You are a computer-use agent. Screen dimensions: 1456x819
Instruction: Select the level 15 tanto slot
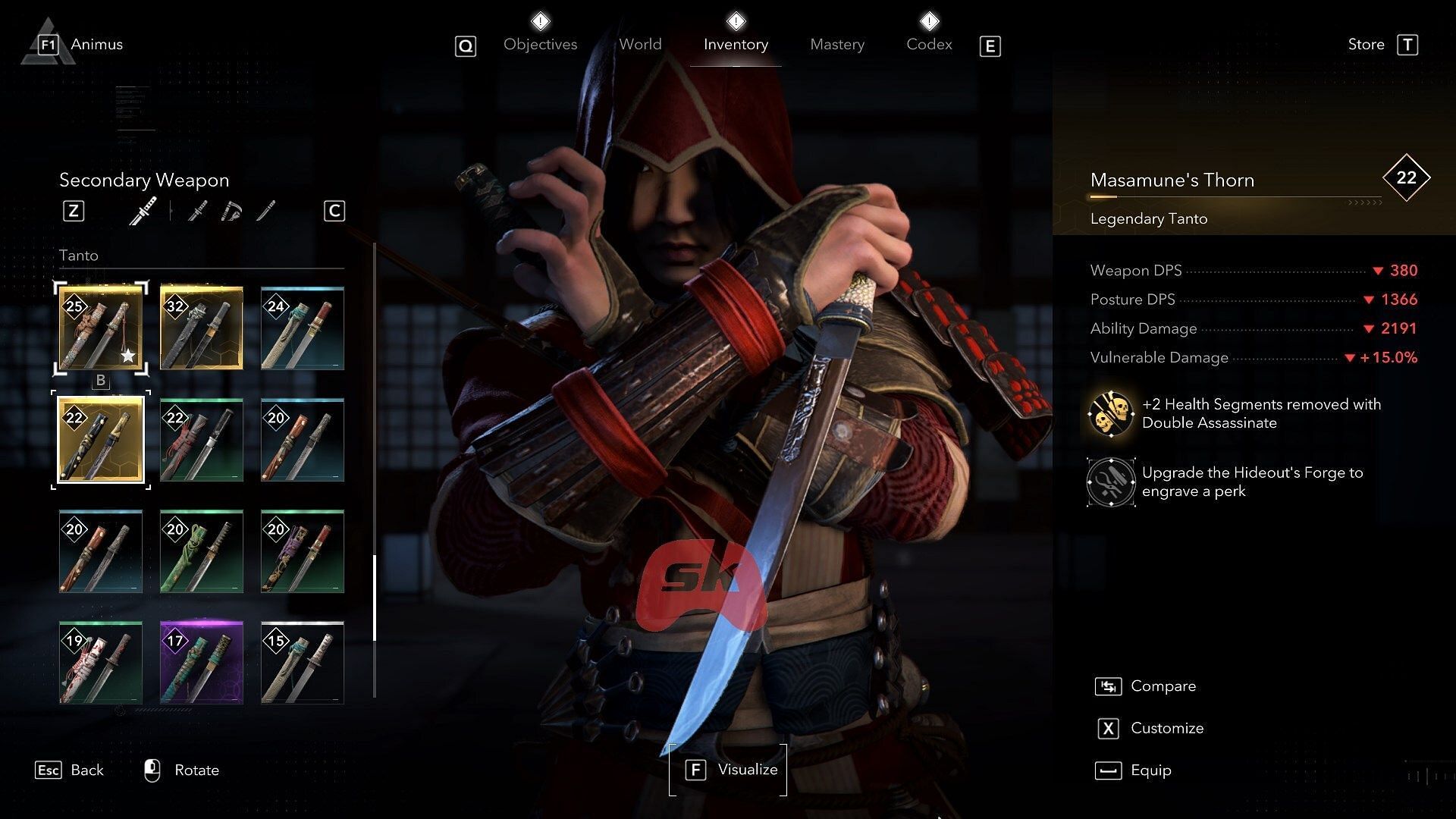[302, 663]
